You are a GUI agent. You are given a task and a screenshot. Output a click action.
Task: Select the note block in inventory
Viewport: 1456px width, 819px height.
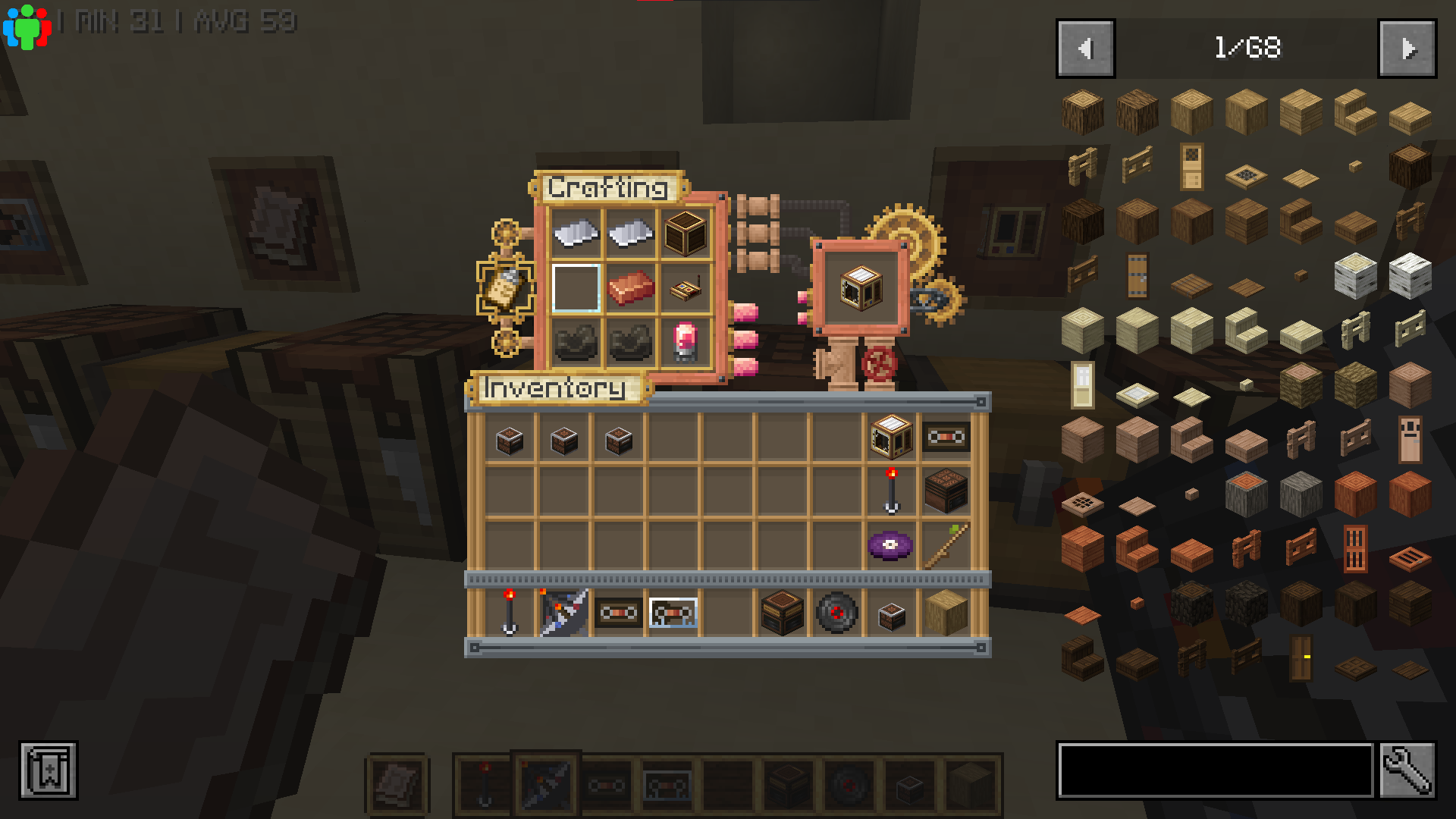pyautogui.click(x=946, y=491)
